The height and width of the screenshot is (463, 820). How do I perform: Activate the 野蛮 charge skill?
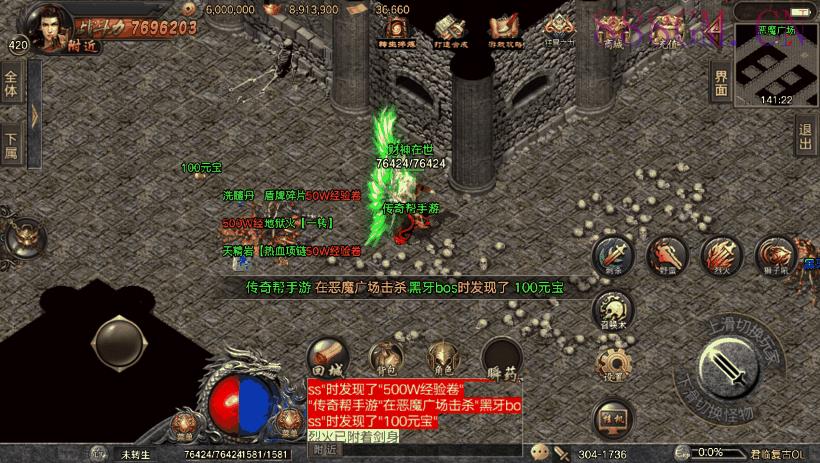tap(666, 256)
